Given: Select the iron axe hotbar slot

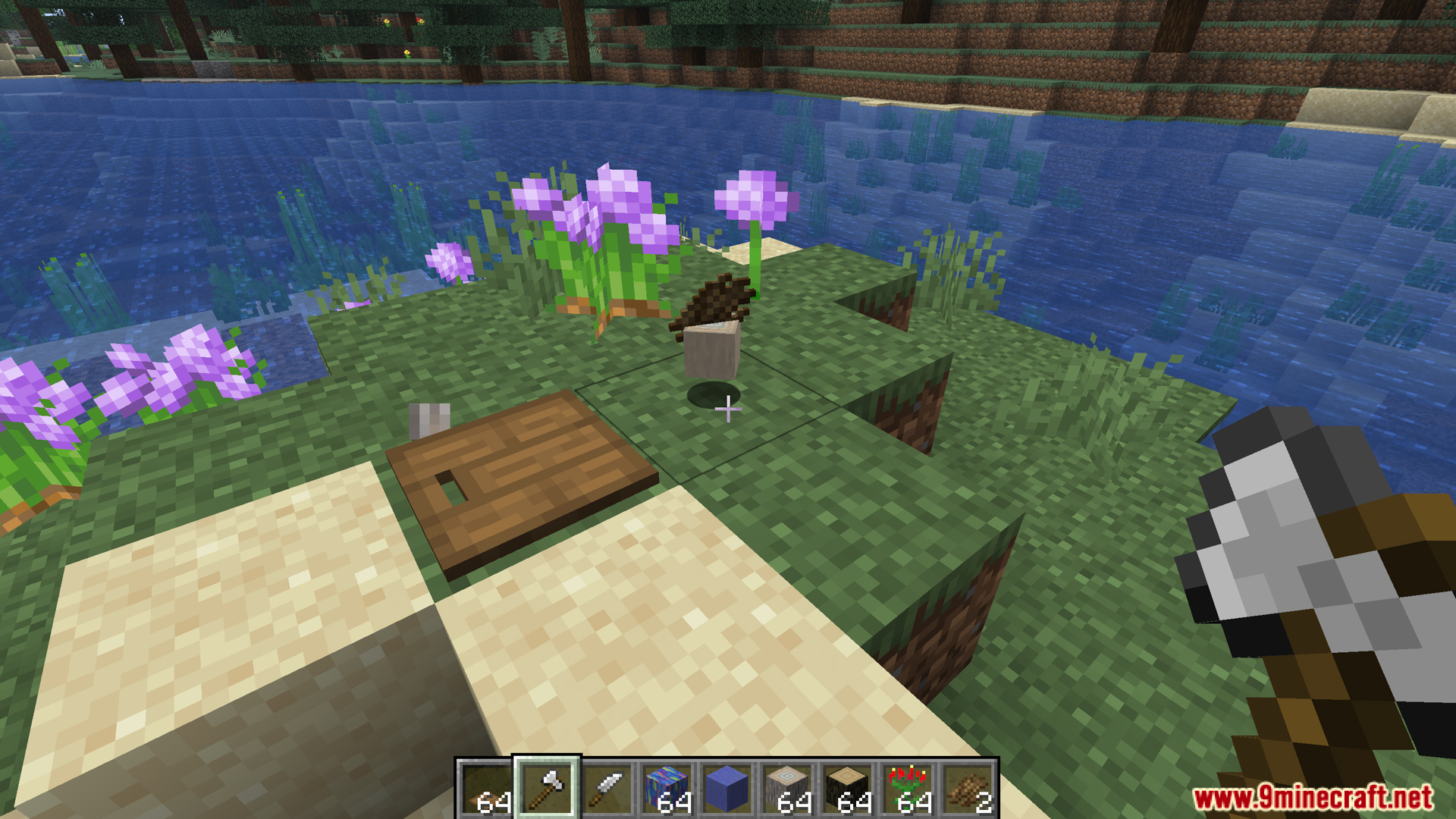Looking at the screenshot, I should [x=547, y=789].
